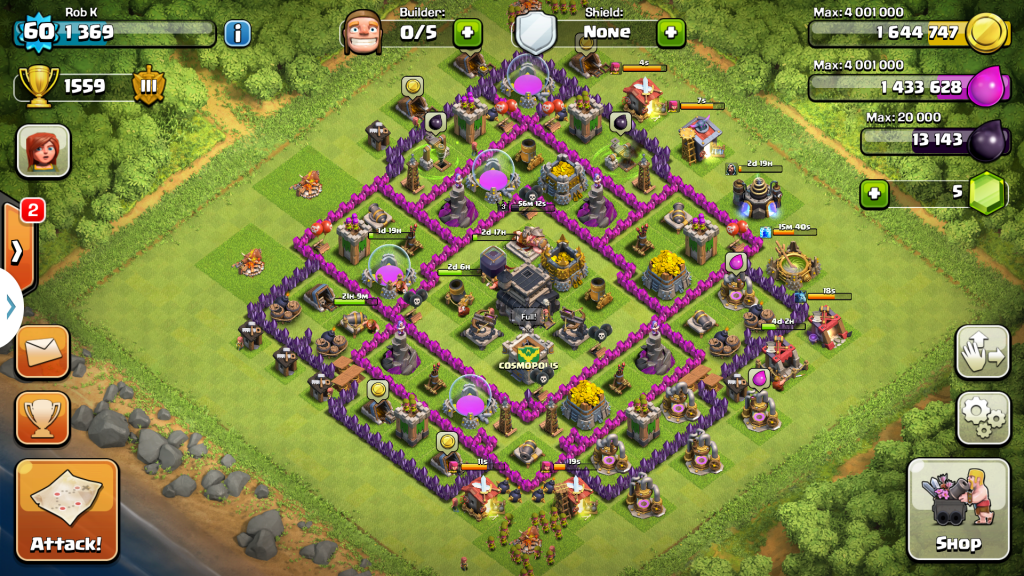Add a builder with the green plus
This screenshot has height=576, width=1024.
coord(467,32)
